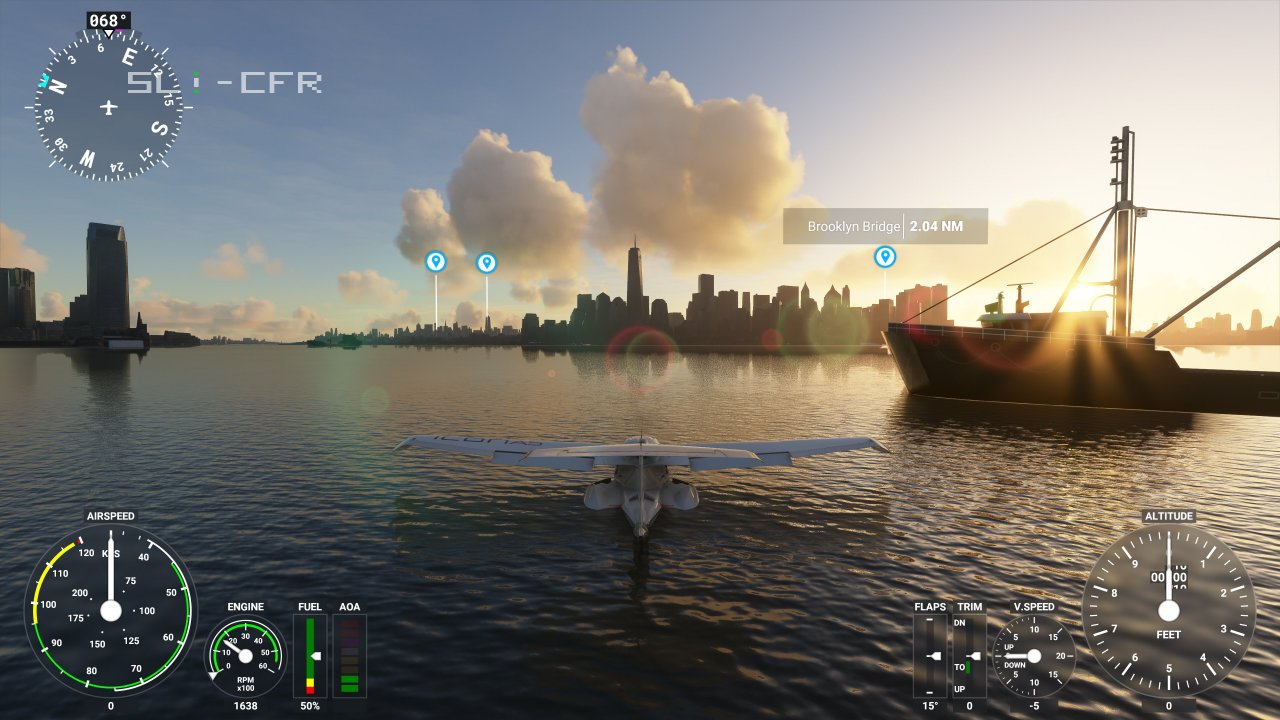
Task: Toggle the FLAPS position indicator
Action: (932, 655)
